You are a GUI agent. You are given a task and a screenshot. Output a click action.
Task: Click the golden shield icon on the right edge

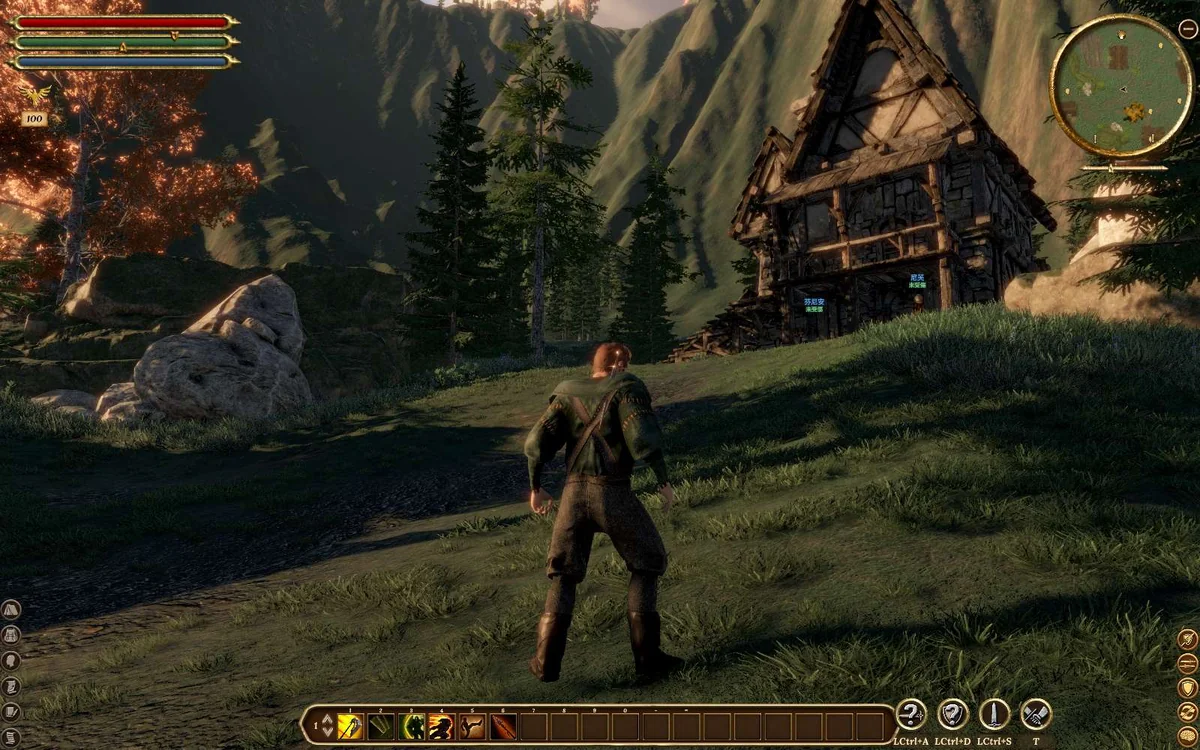(1187, 688)
